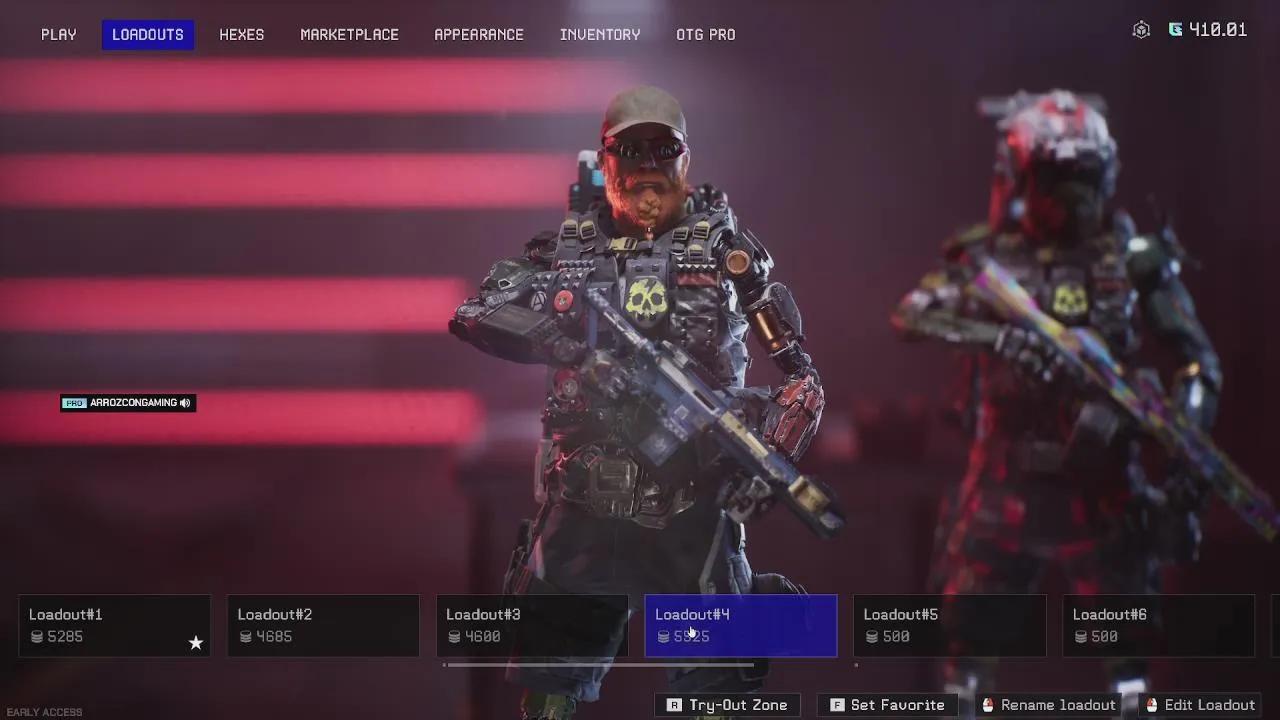
Task: Open the hexagonal cube icon in the top bar
Action: click(1141, 29)
